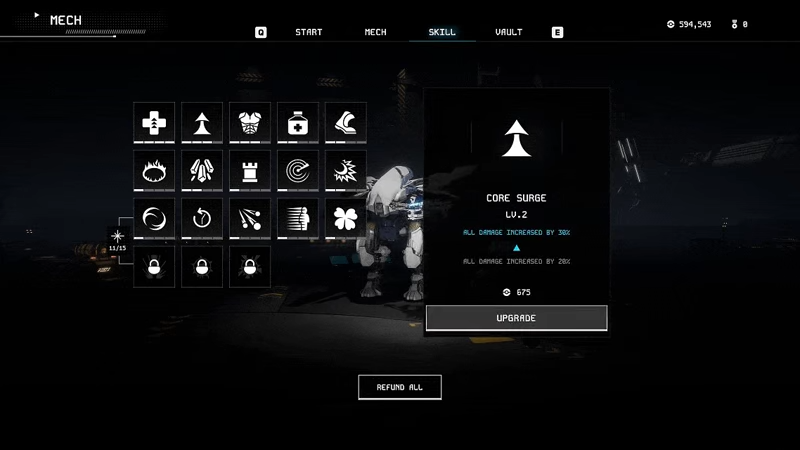Choose the Core Surge arrow skill
The height and width of the screenshot is (450, 800).
coord(202,123)
